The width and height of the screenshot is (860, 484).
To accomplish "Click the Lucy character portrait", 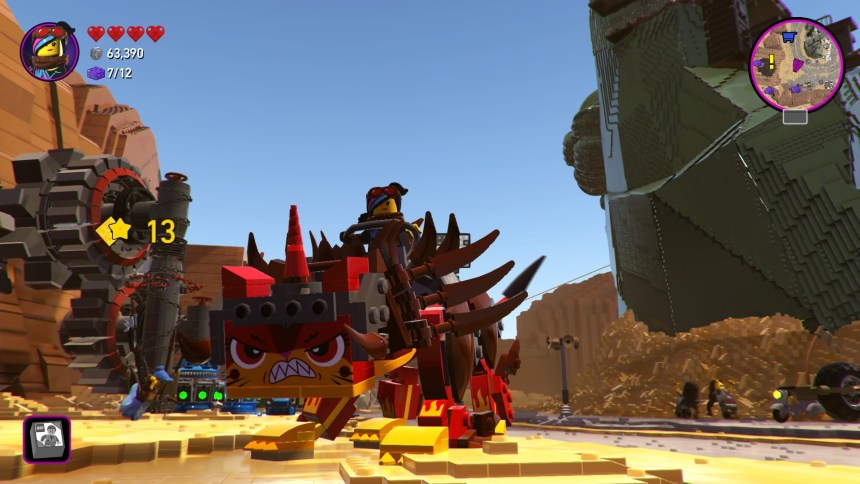I will click(49, 51).
